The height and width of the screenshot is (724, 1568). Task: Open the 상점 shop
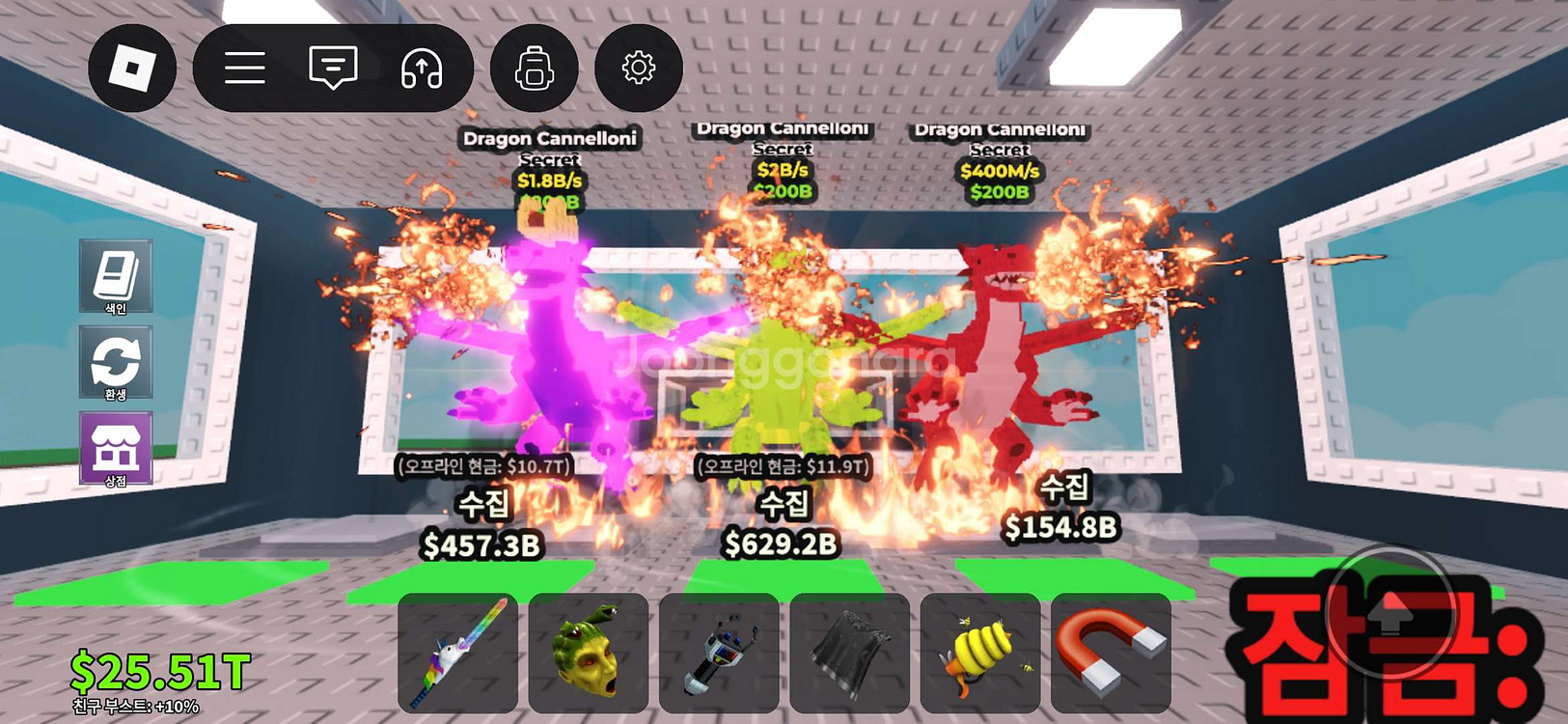pyautogui.click(x=116, y=449)
